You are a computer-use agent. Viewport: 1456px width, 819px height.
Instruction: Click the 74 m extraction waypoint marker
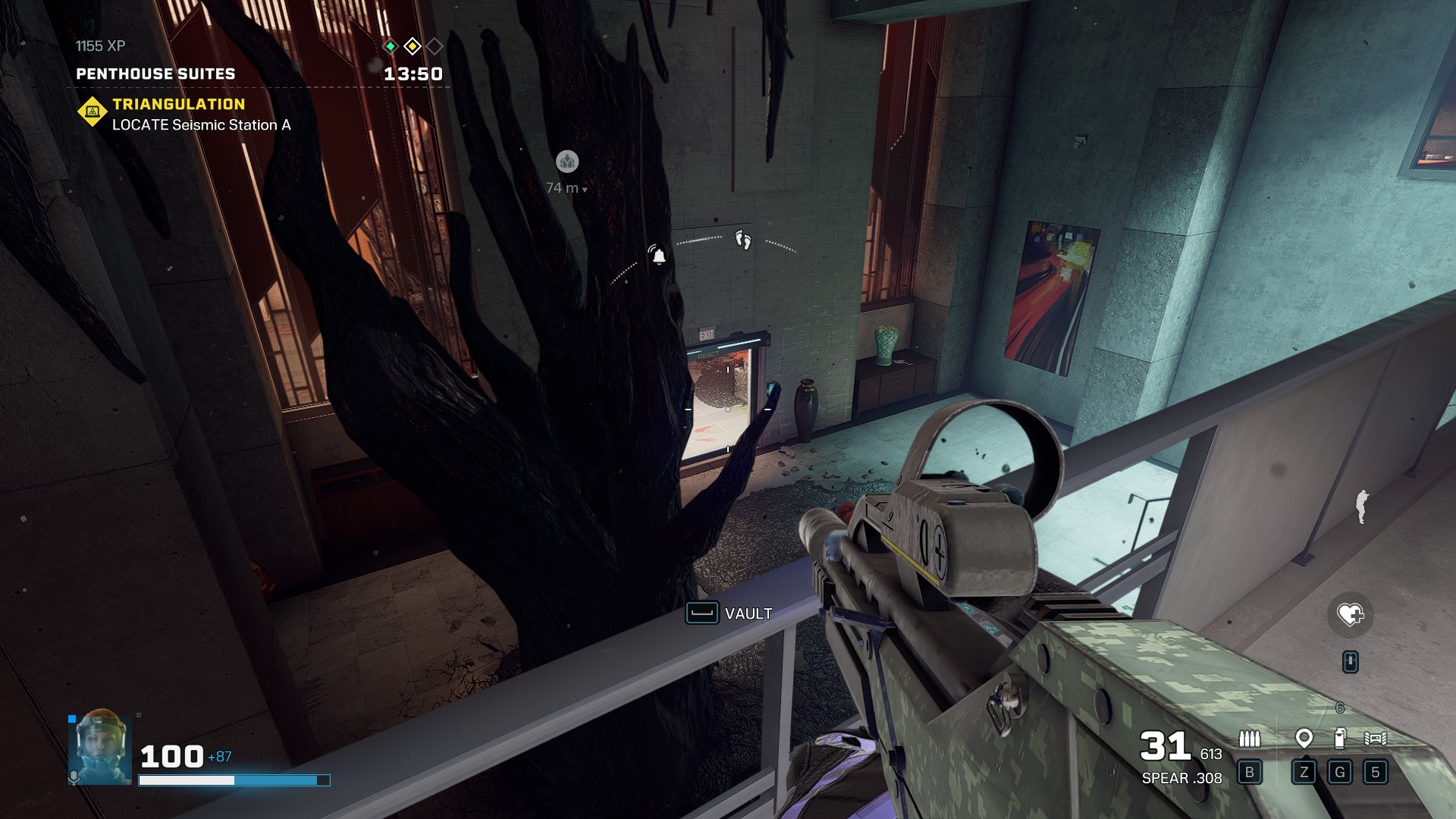(x=567, y=162)
